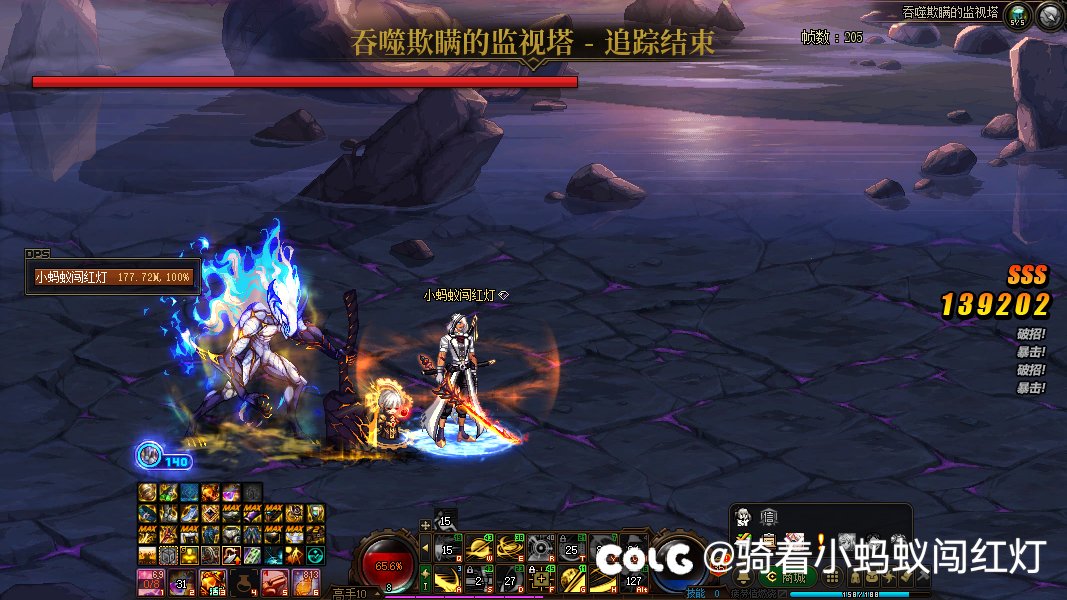
Task: Click the skill bar's left arrow toggle
Action: pyautogui.click(x=424, y=547)
